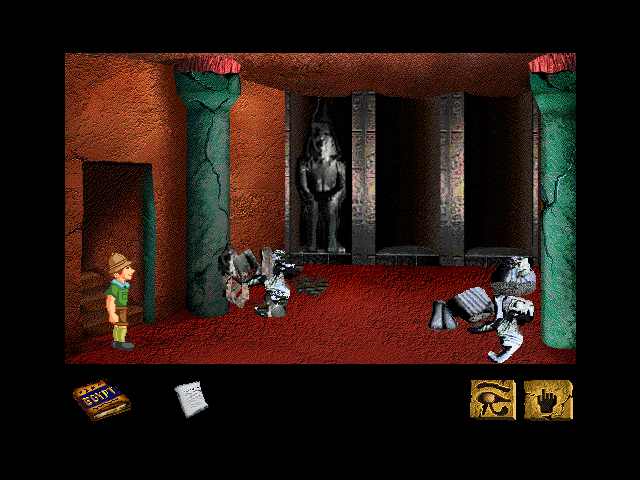640x480 pixels.
Task: Open the Egypt book in inventory
Action: pos(96,400)
